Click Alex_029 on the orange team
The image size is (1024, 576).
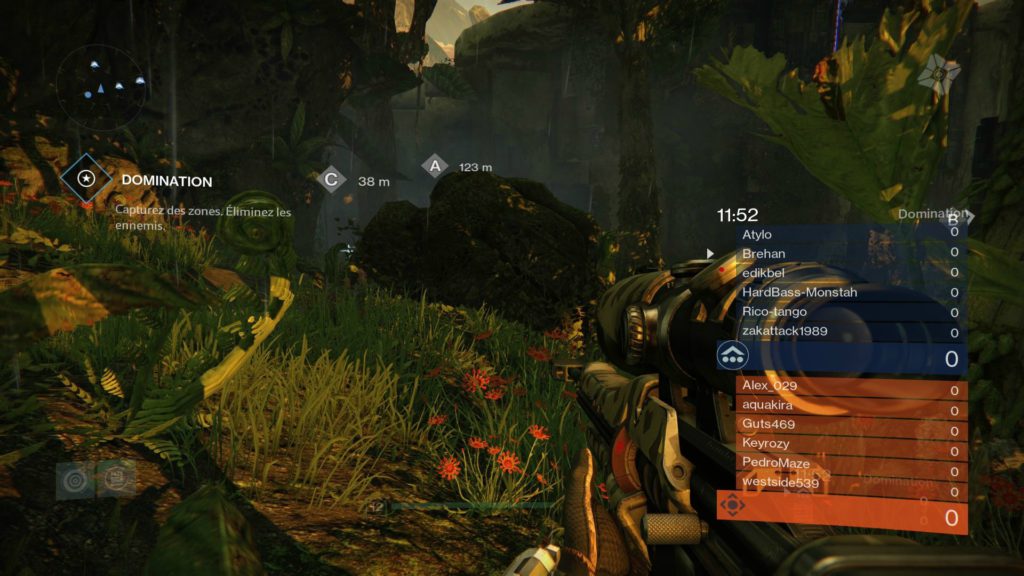(x=852, y=387)
